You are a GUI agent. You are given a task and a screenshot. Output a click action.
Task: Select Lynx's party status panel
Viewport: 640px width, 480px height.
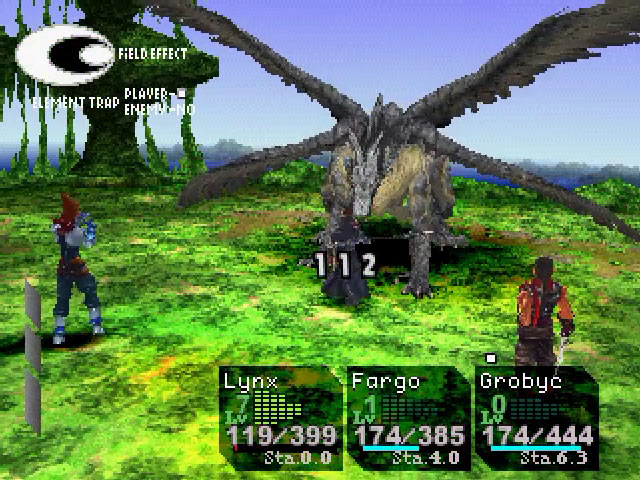pos(280,419)
